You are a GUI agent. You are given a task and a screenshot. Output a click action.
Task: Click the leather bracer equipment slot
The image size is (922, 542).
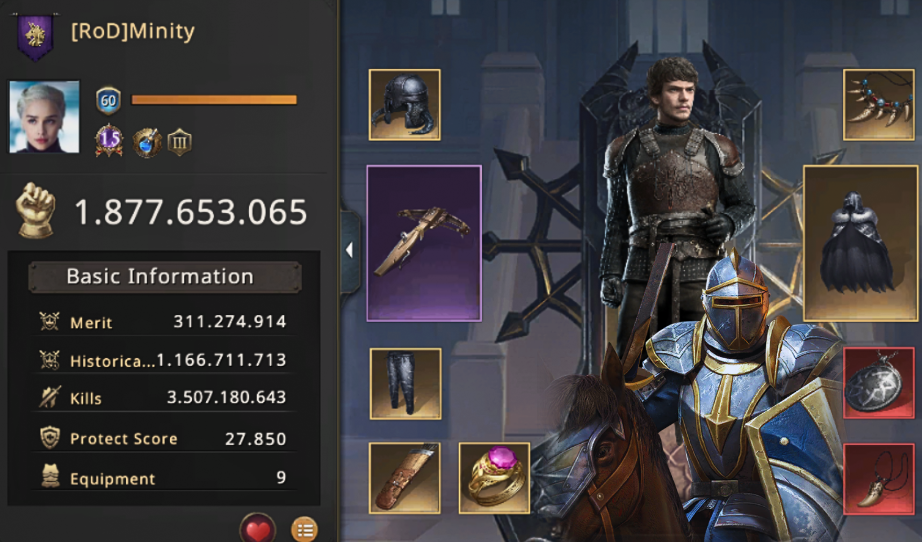(x=405, y=477)
